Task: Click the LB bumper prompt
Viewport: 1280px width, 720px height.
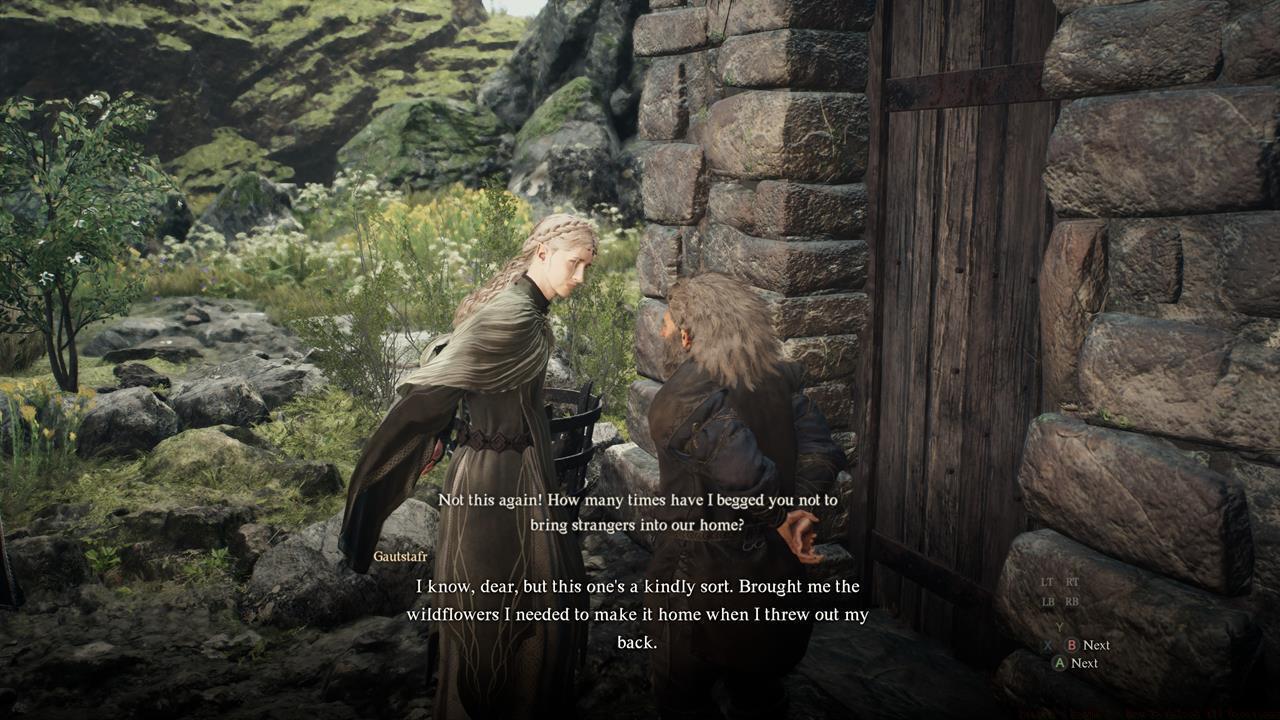Action: (x=1047, y=602)
